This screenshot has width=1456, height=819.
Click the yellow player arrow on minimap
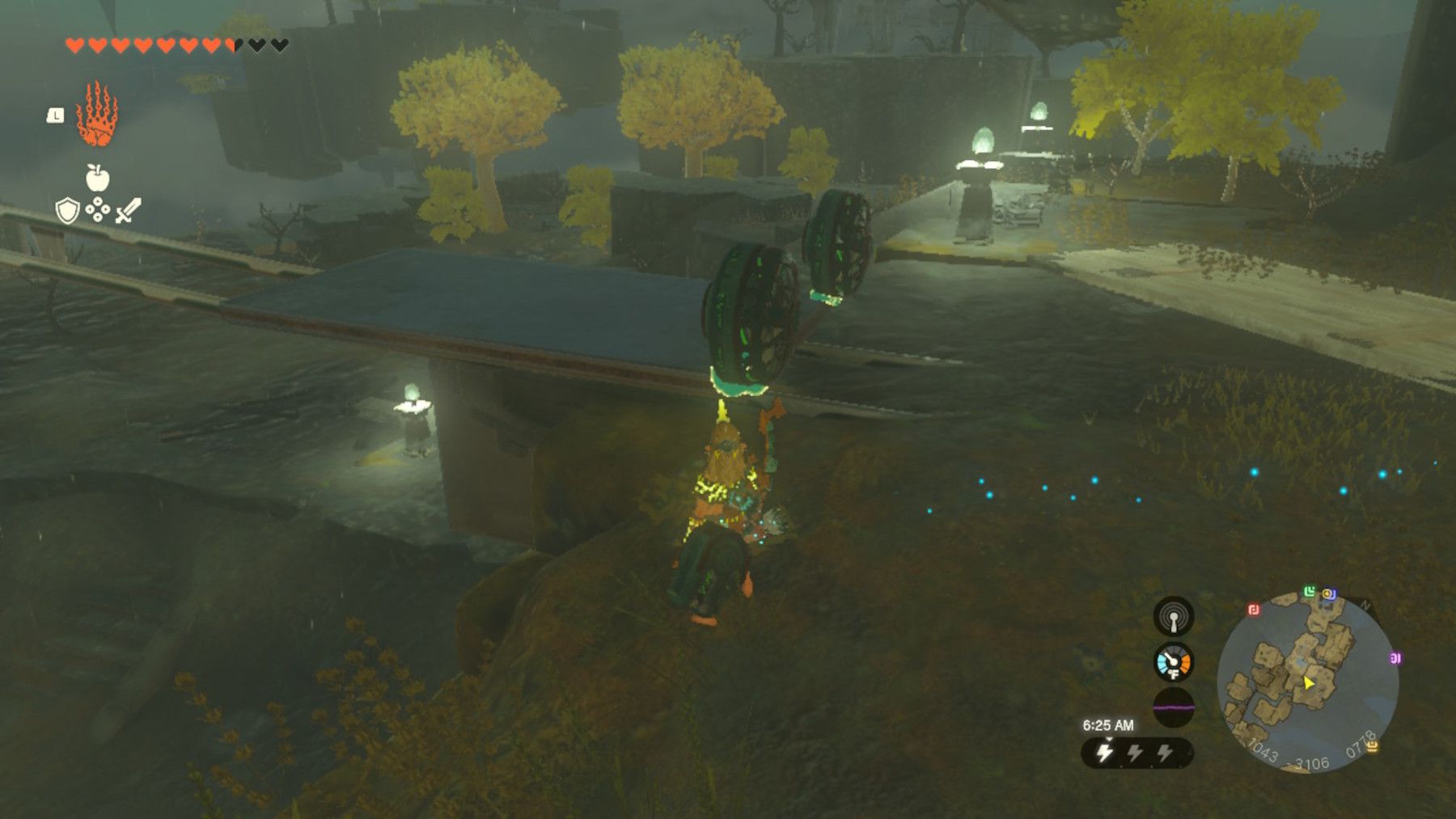click(x=1309, y=683)
